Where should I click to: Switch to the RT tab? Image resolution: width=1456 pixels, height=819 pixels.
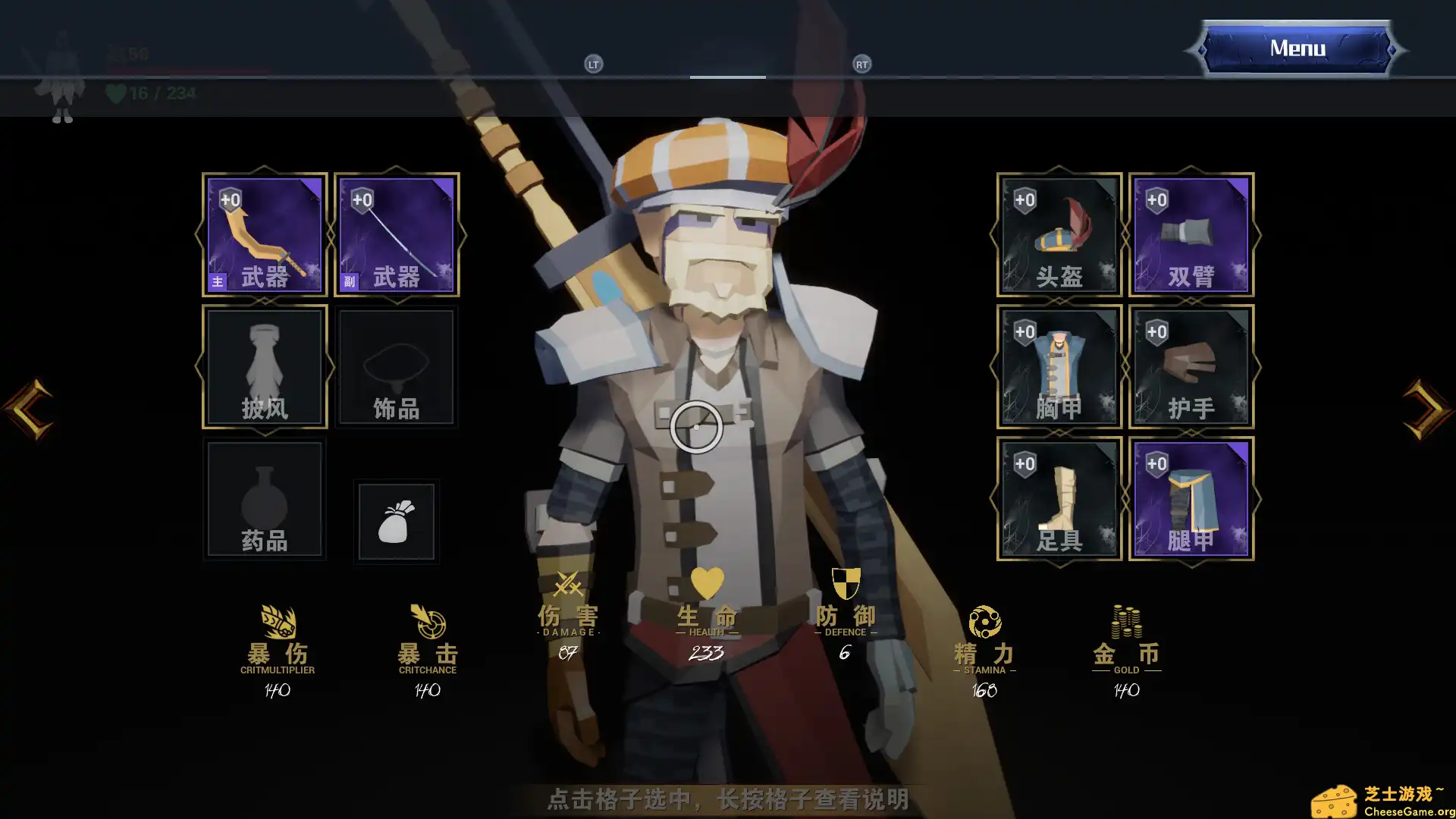click(861, 64)
